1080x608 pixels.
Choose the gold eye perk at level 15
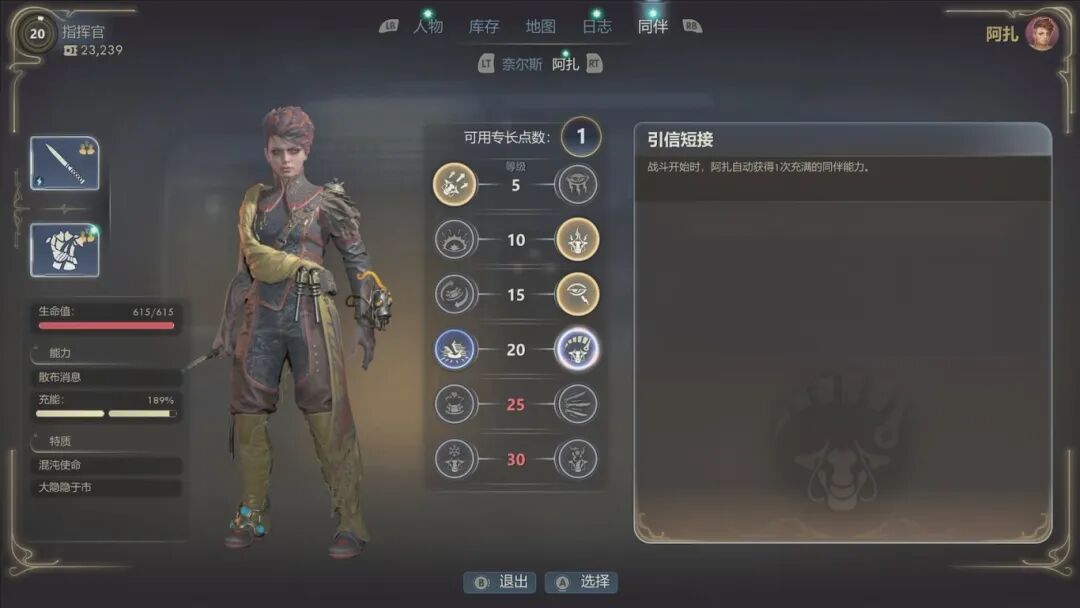(x=577, y=294)
